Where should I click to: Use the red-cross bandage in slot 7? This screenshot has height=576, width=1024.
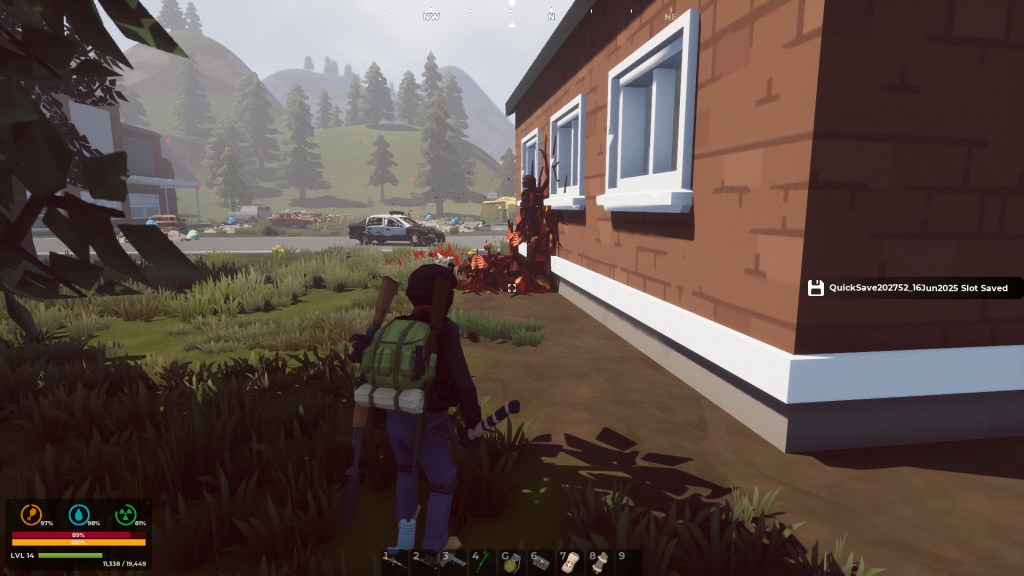click(571, 562)
